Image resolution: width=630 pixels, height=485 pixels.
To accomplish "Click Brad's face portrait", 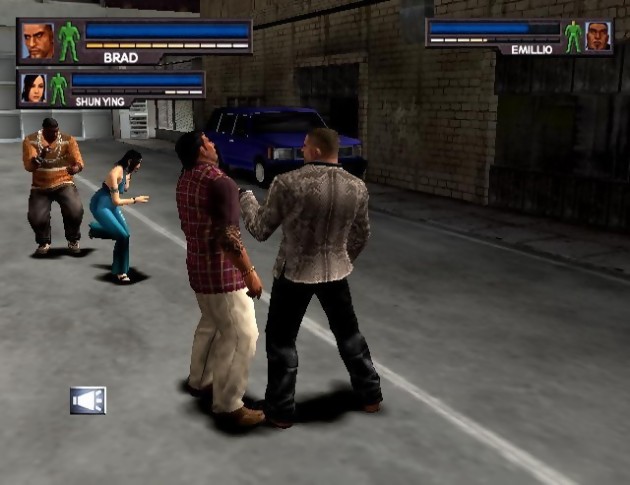I will pyautogui.click(x=37, y=40).
